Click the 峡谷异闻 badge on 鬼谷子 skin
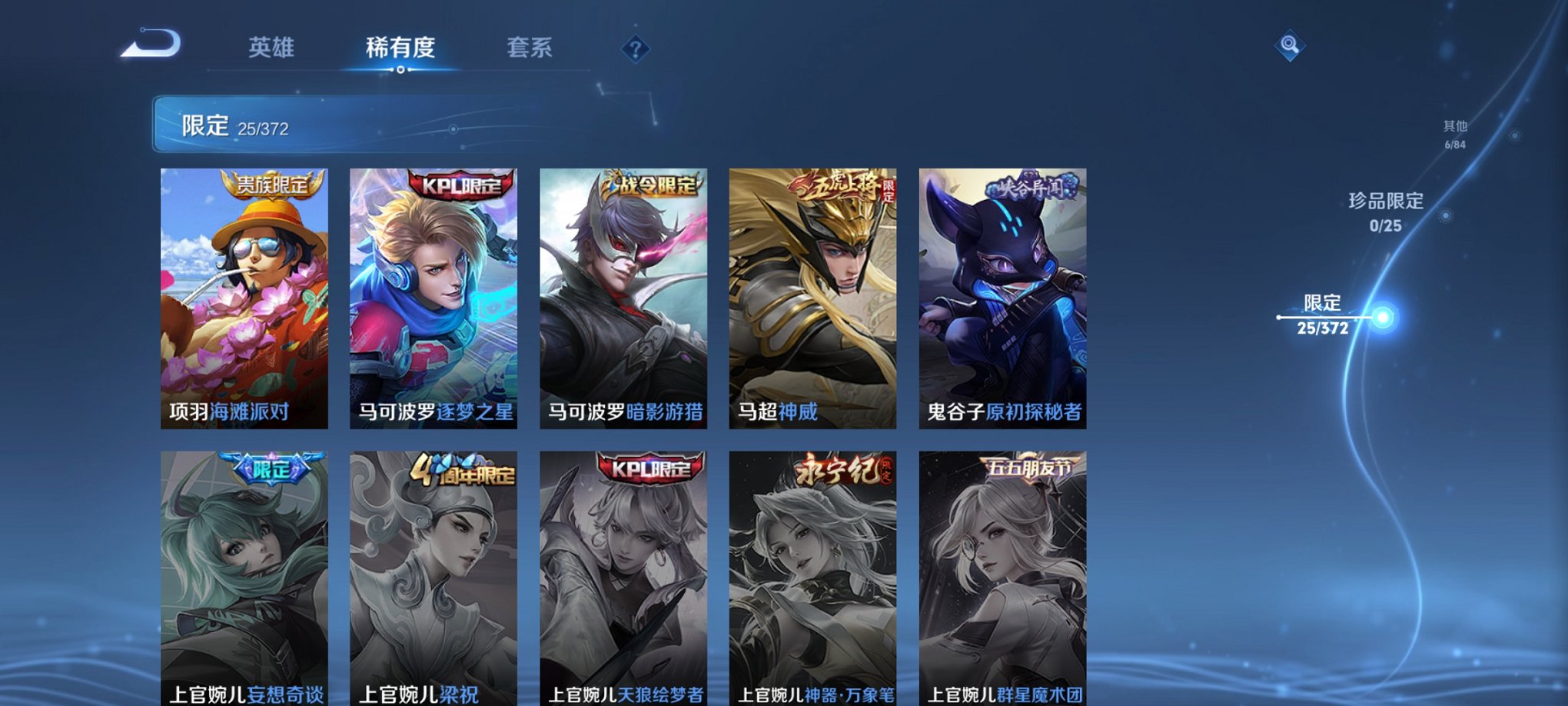Viewport: 1568px width, 706px height. coord(1022,189)
